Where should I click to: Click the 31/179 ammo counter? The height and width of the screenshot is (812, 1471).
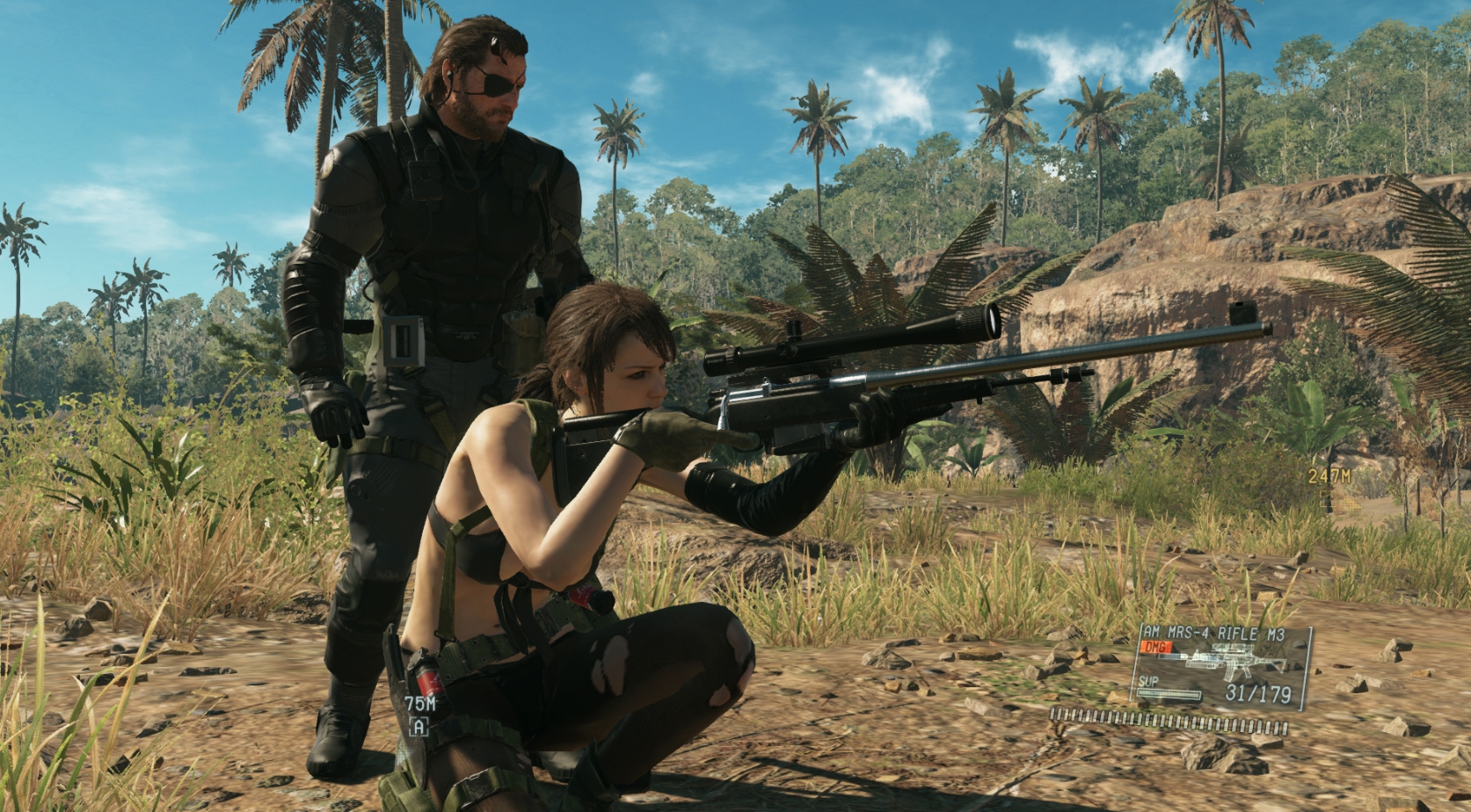1258,693
